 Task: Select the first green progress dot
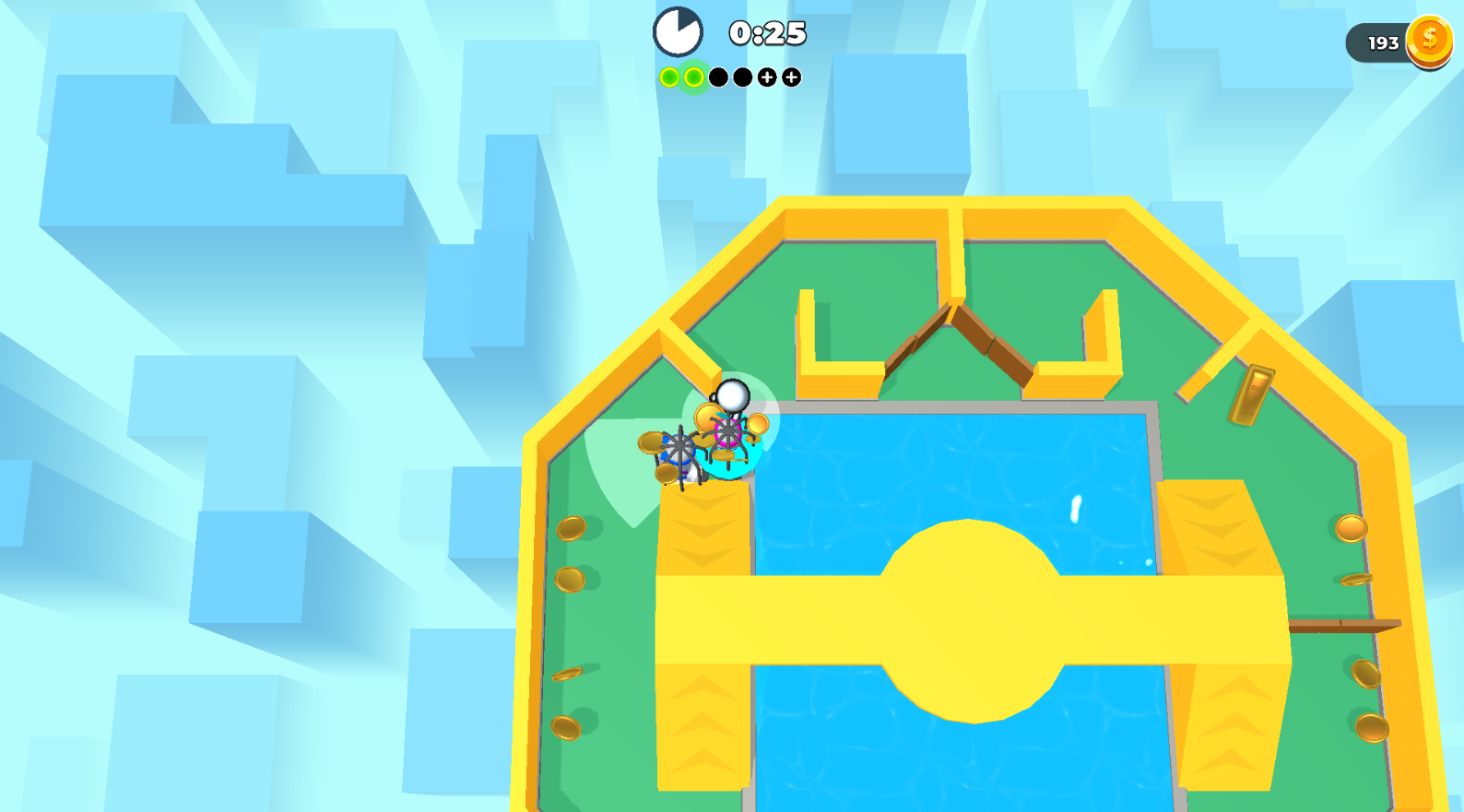point(668,78)
